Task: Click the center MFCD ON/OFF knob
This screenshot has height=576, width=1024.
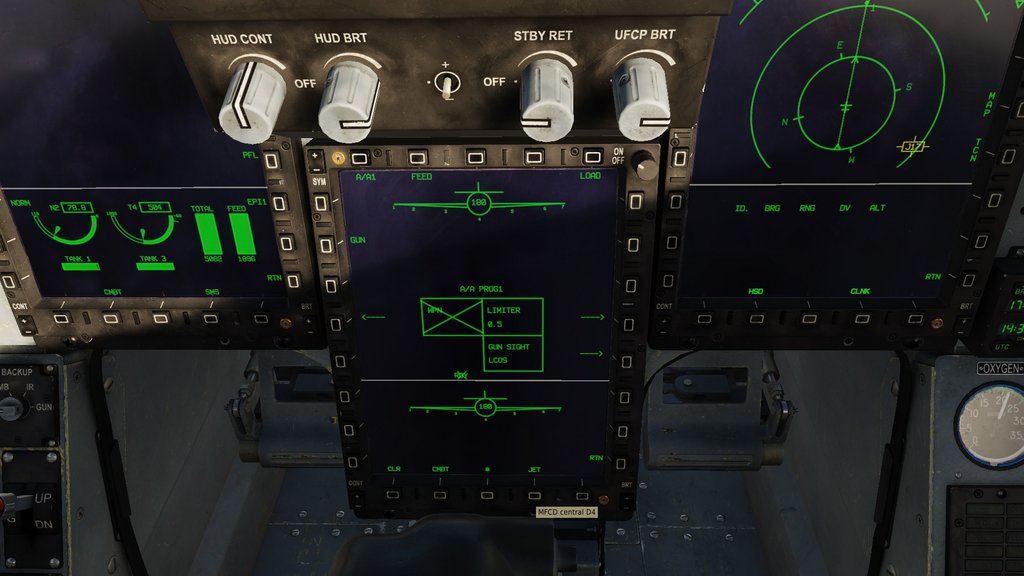Action: (645, 167)
